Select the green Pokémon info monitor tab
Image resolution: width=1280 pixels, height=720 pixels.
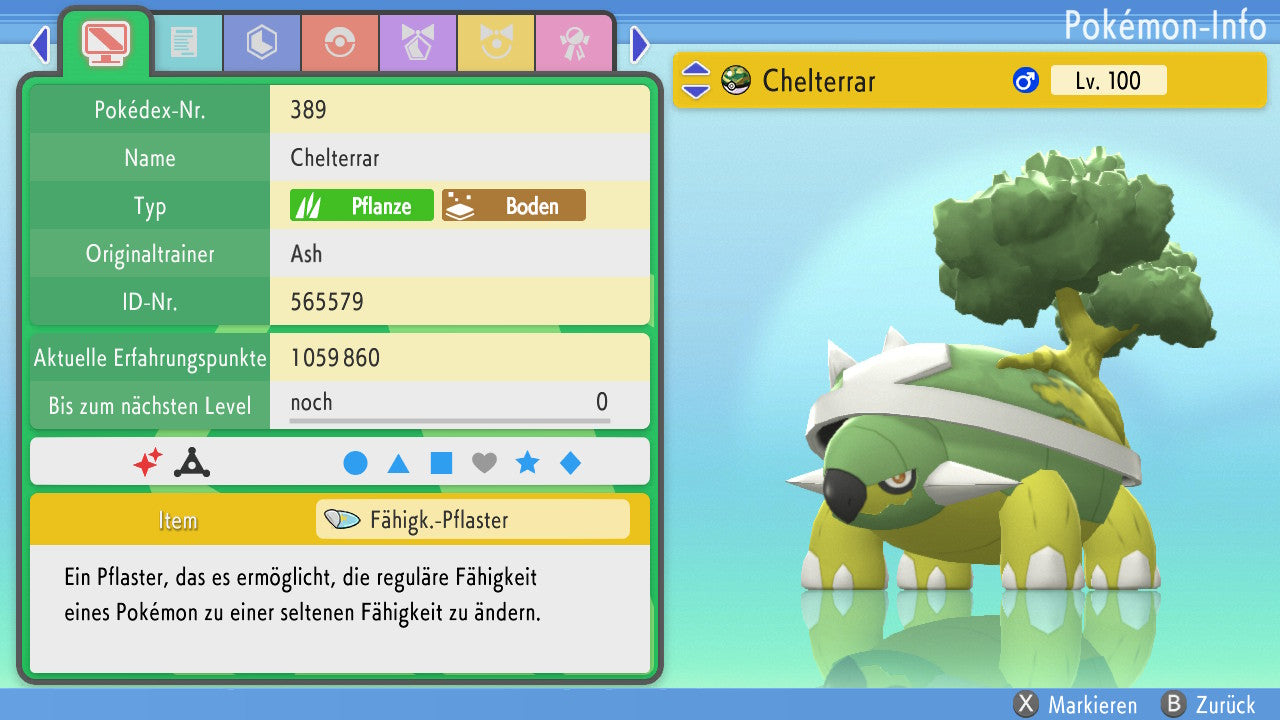pos(105,42)
